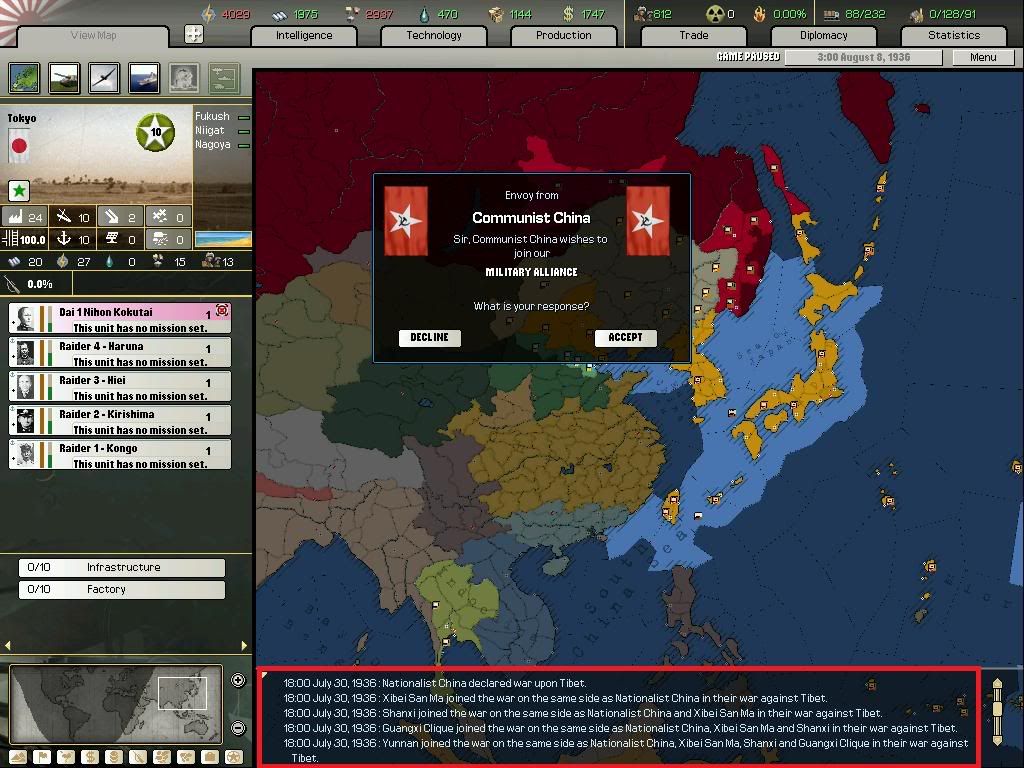Open the Intelligence tab
Screen dimensions: 1024x768
click(x=304, y=35)
